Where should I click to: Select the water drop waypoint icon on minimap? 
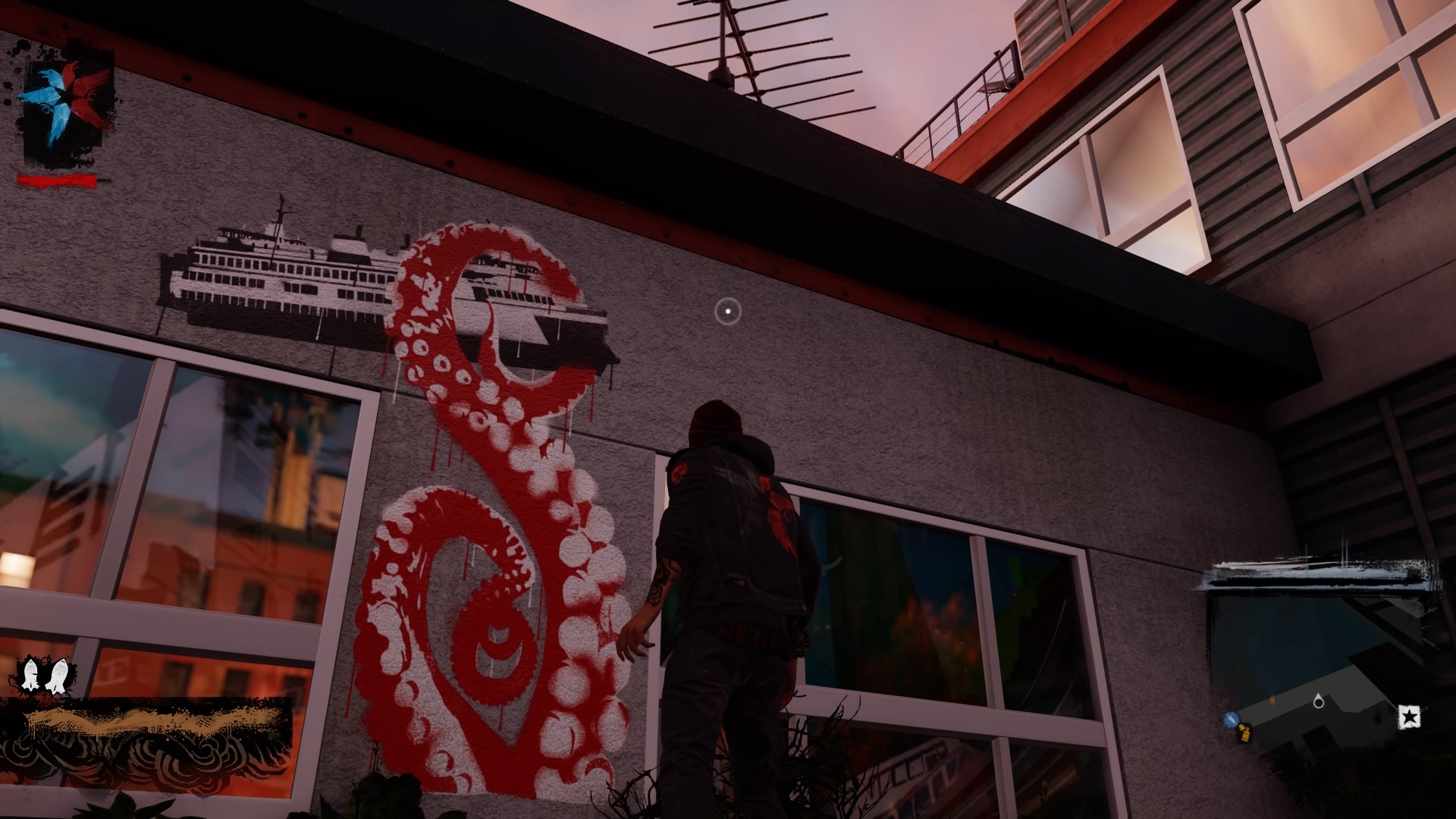click(1319, 701)
